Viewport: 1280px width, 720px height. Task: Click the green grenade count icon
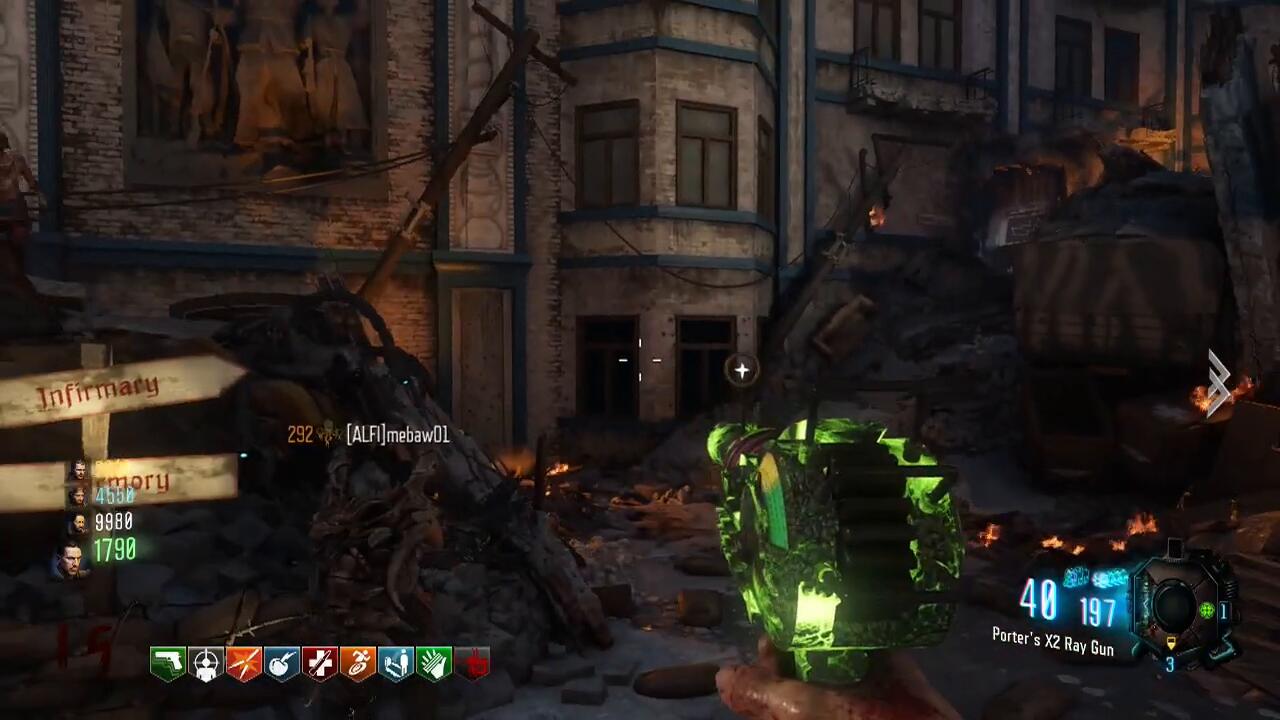coord(1206,611)
